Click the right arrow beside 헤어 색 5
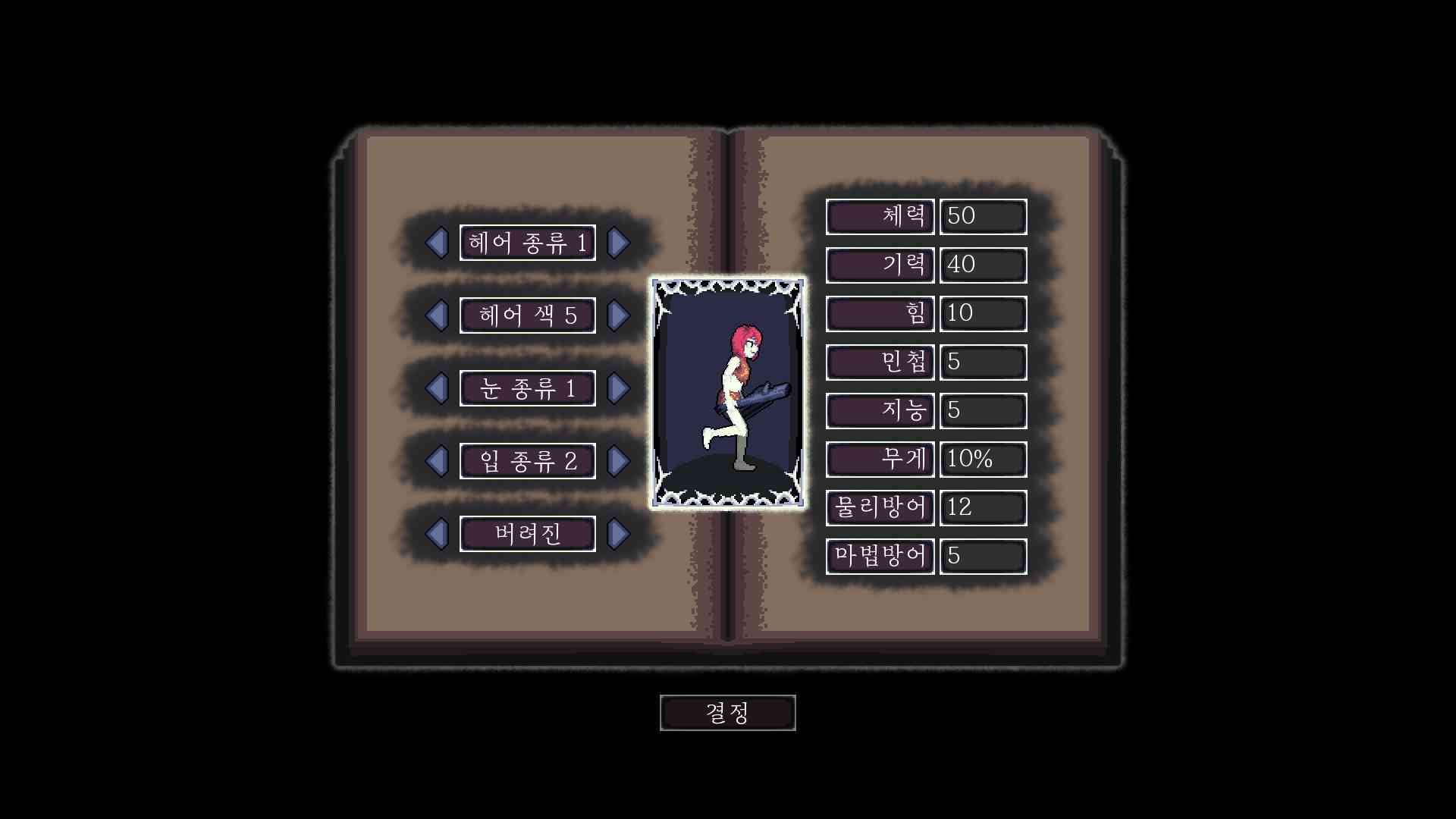 pyautogui.click(x=620, y=315)
